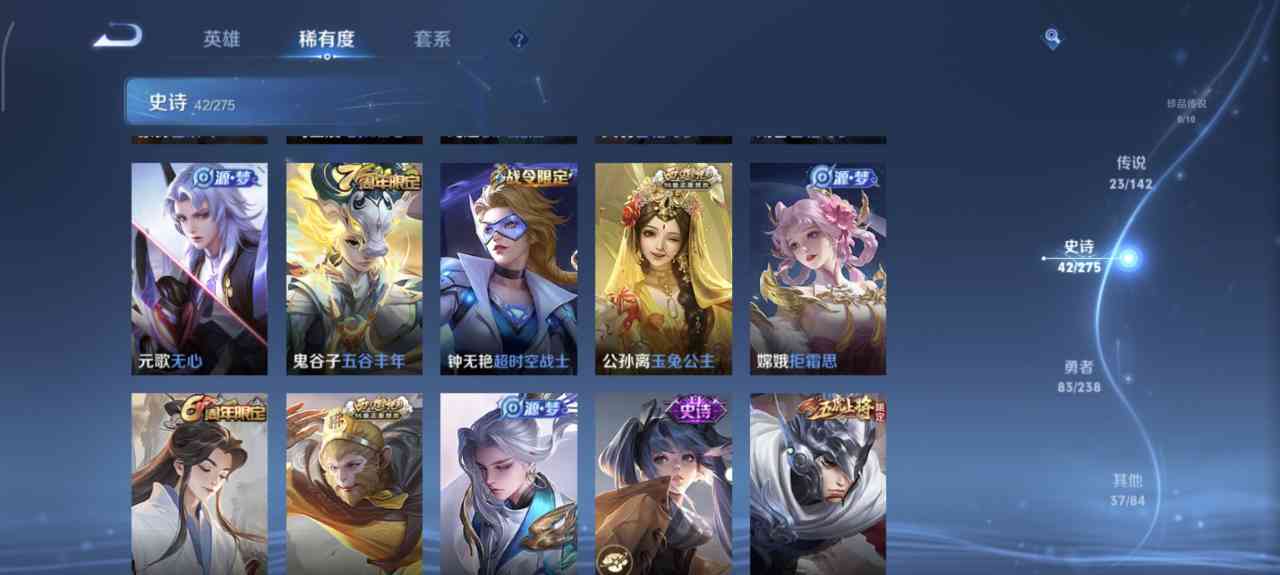Show the 勇者 rarity skins
Image resolution: width=1280 pixels, height=575 pixels.
coord(1081,376)
